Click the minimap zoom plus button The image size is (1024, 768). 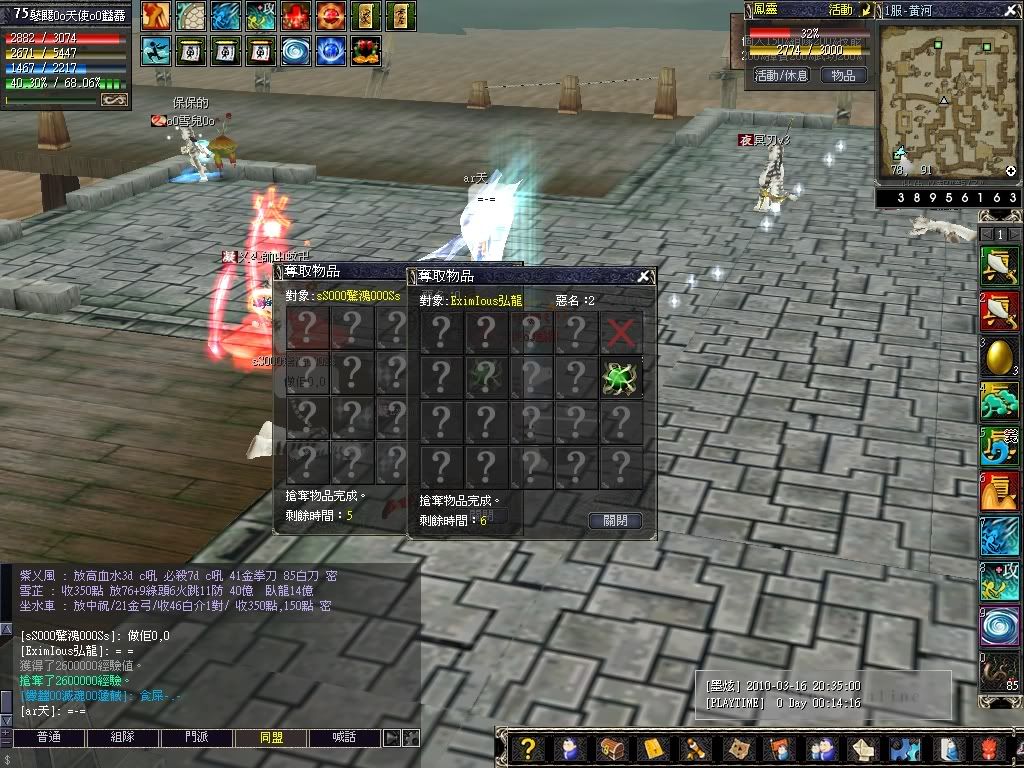coord(1011,171)
